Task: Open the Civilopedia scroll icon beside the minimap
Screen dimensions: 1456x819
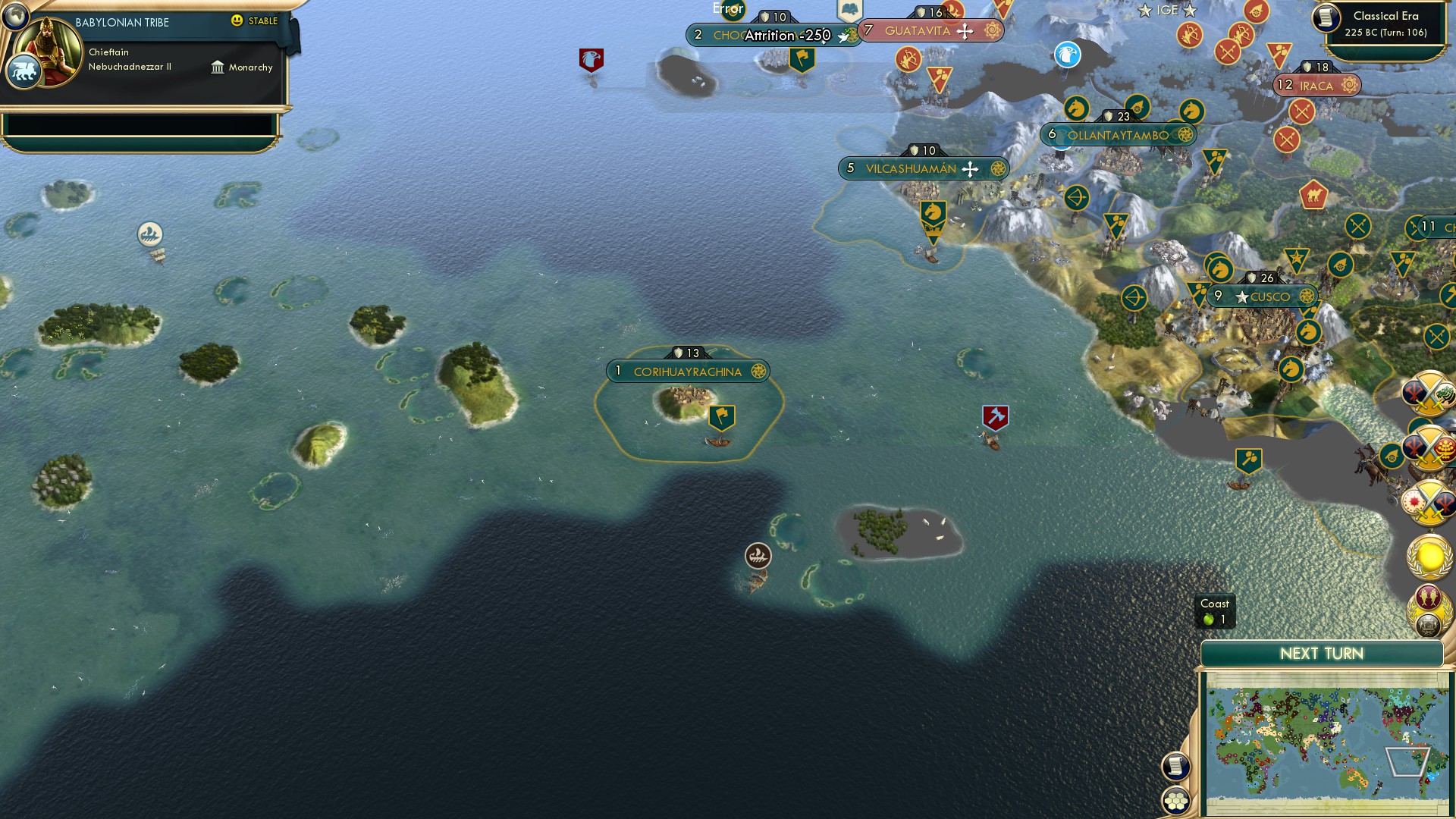Action: (x=1177, y=764)
